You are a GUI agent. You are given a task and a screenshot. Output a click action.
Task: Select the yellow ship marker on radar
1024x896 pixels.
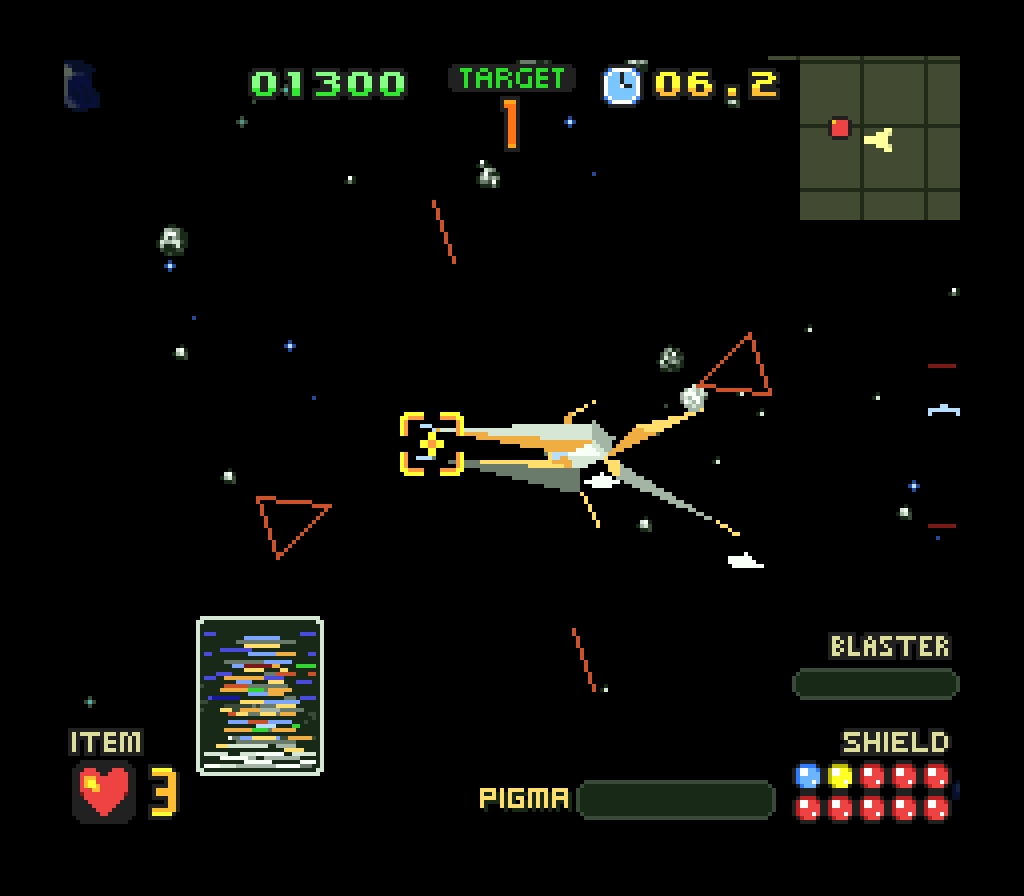(x=880, y=140)
